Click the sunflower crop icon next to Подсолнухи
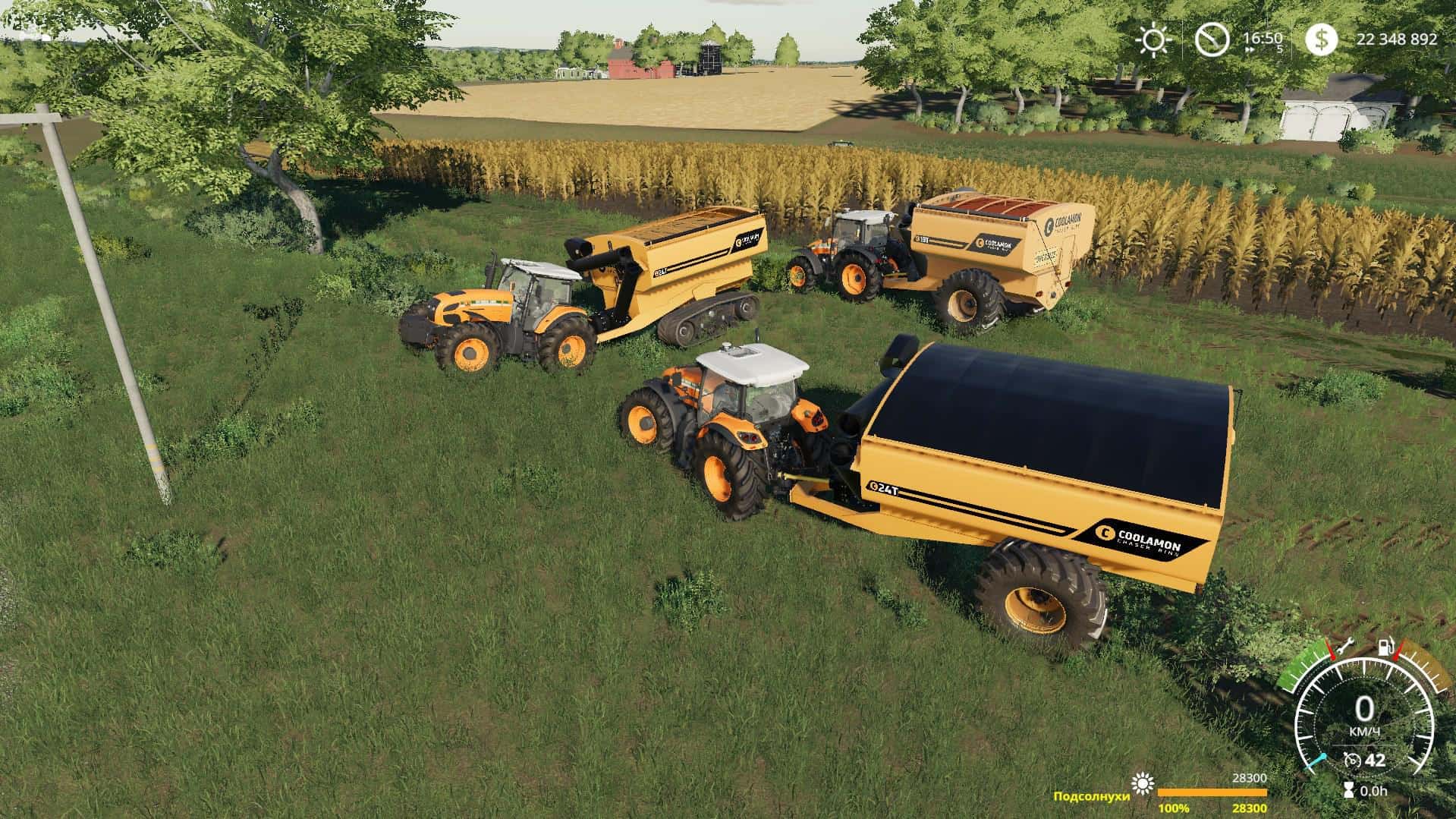This screenshot has height=819, width=1456. point(1143,784)
